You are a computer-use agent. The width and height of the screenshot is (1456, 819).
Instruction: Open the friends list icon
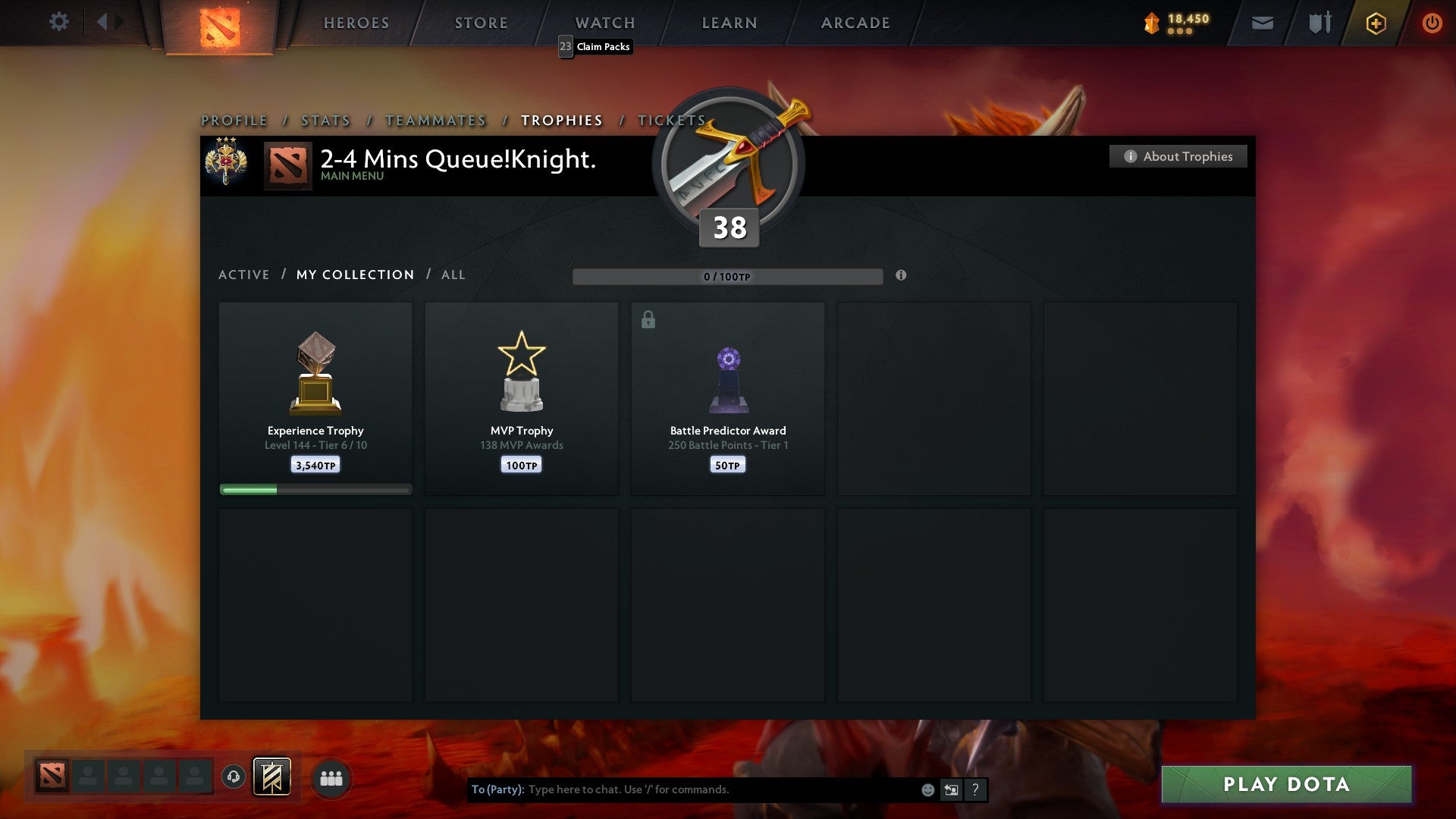(331, 777)
